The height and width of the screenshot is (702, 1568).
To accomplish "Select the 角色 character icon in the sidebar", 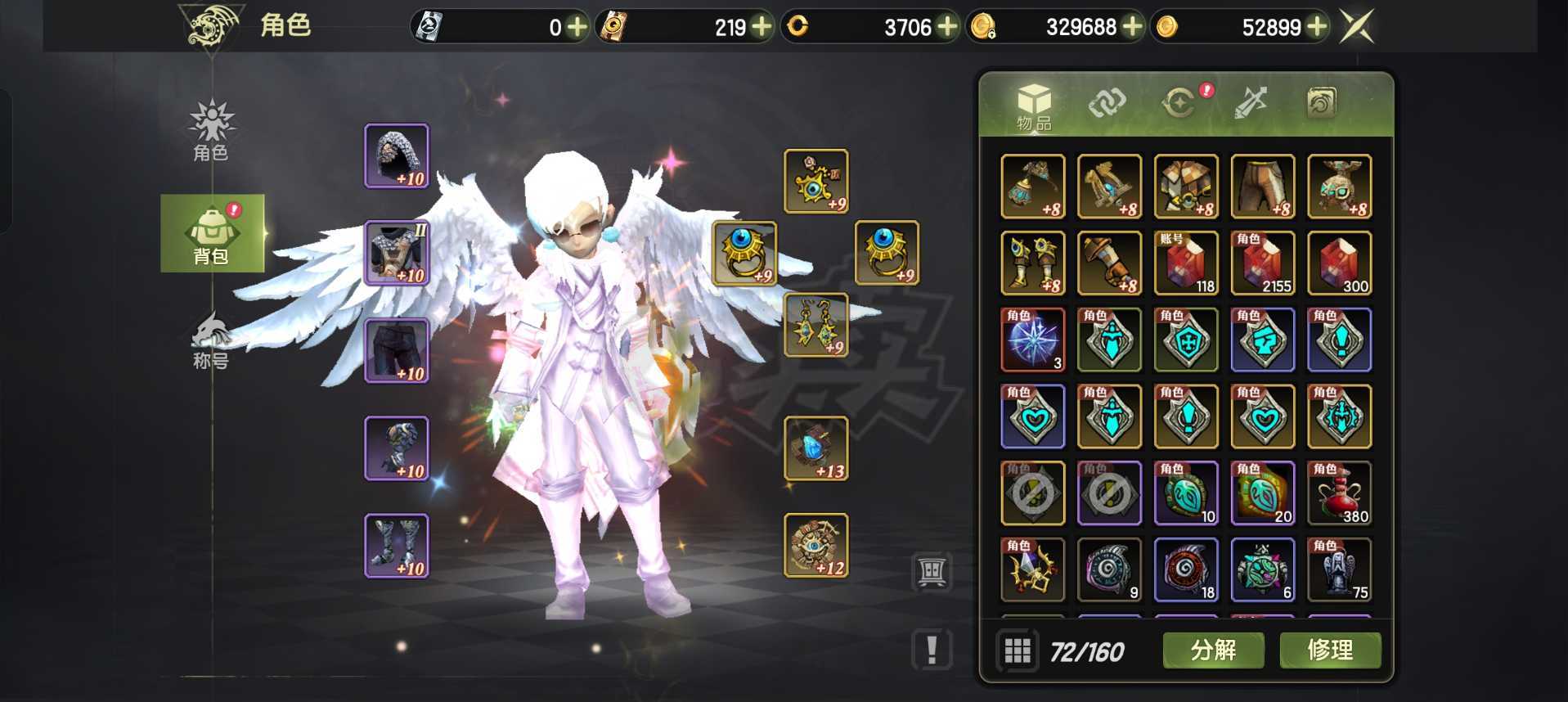I will tap(211, 133).
